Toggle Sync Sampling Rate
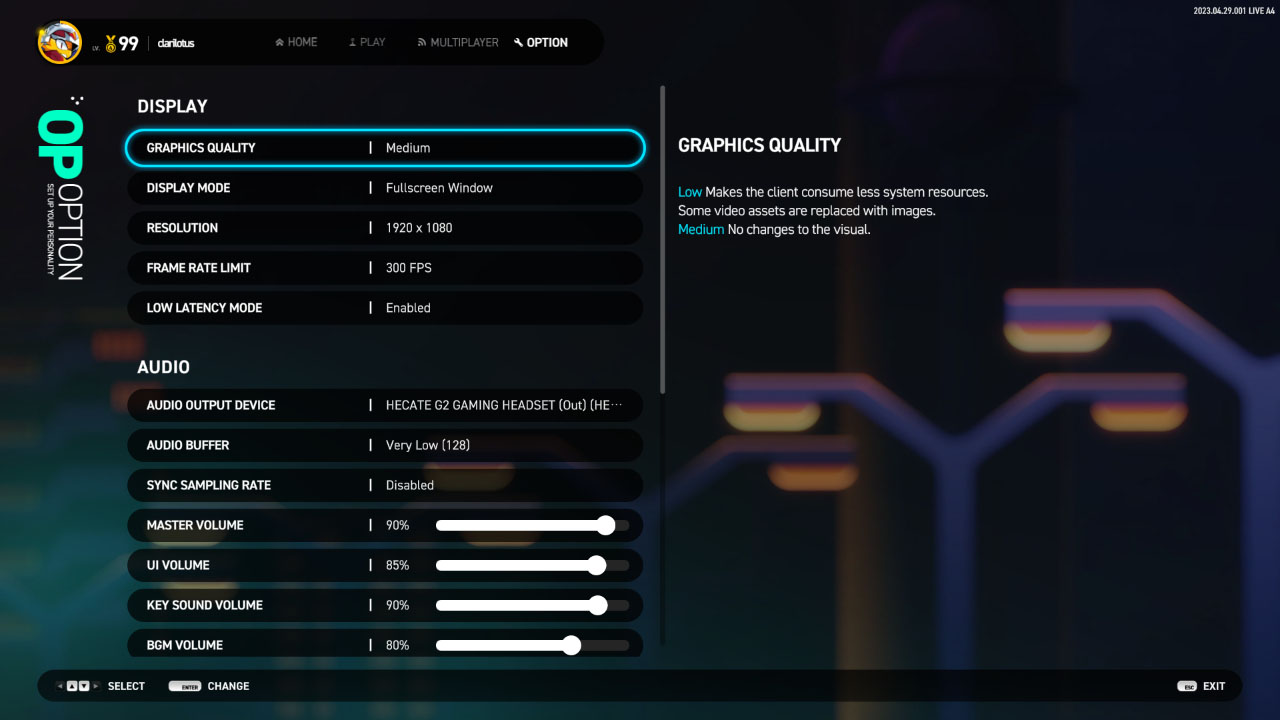The width and height of the screenshot is (1280, 720). point(385,485)
